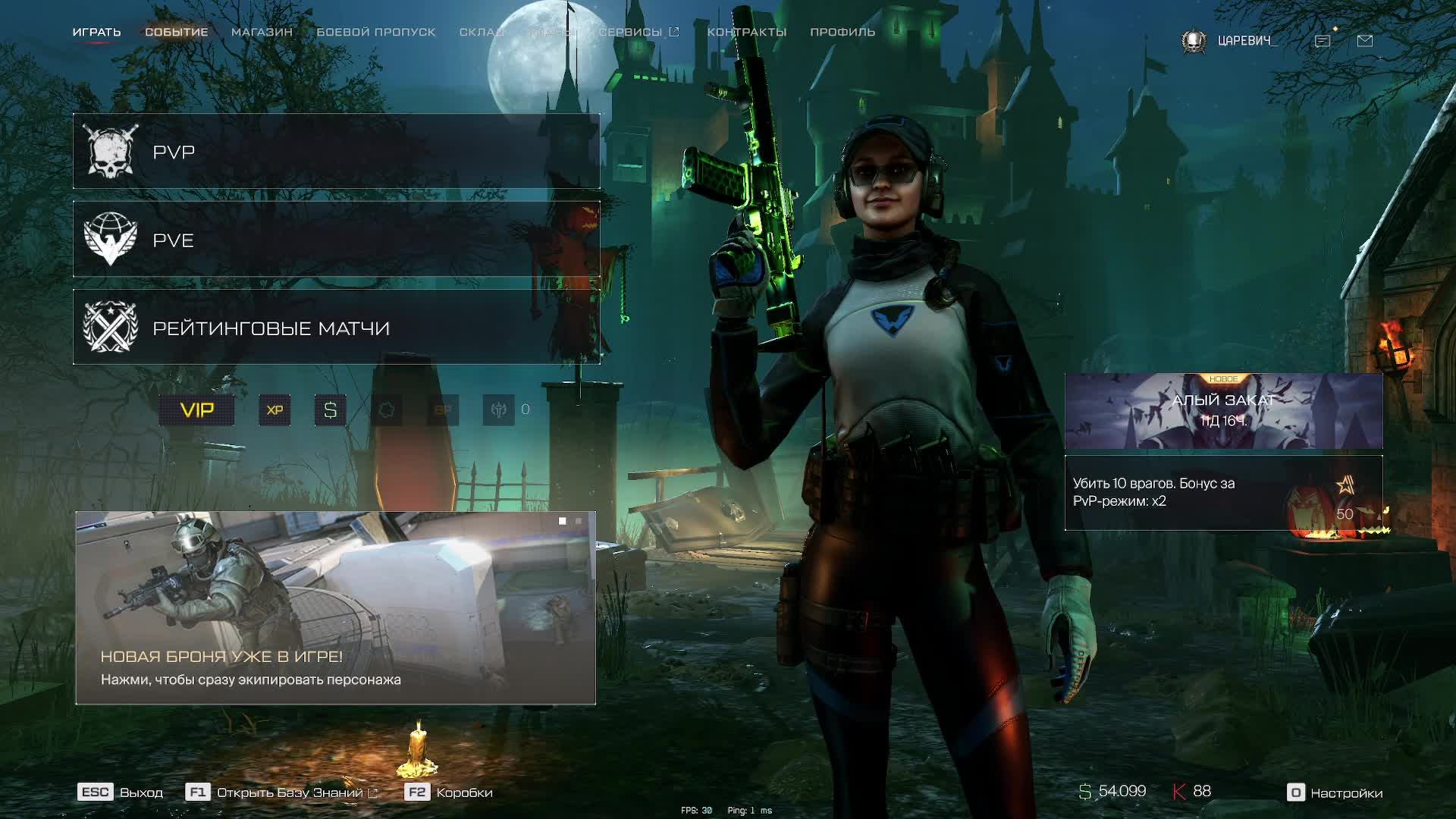Open the Коробки boxes menu
Screen dimensions: 1456x819
click(450, 792)
